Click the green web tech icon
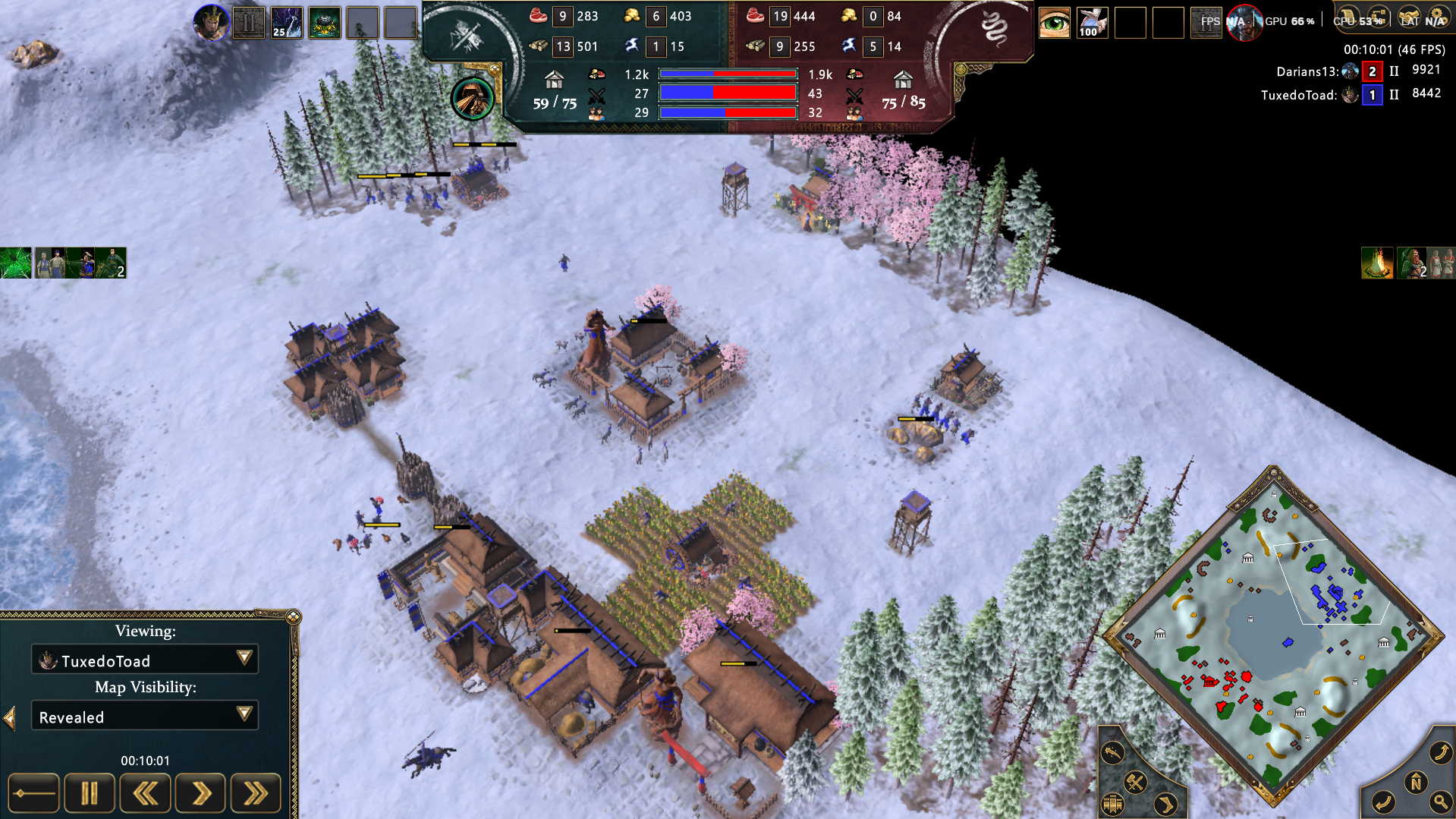 [15, 263]
